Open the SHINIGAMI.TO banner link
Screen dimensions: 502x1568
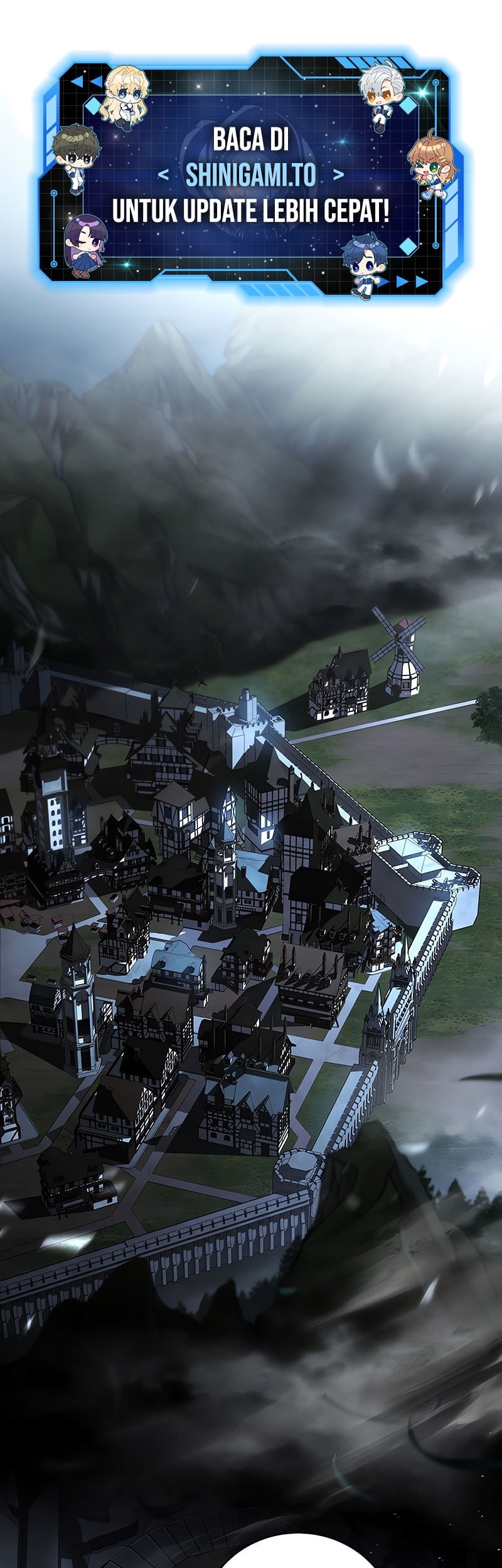[x=251, y=176]
